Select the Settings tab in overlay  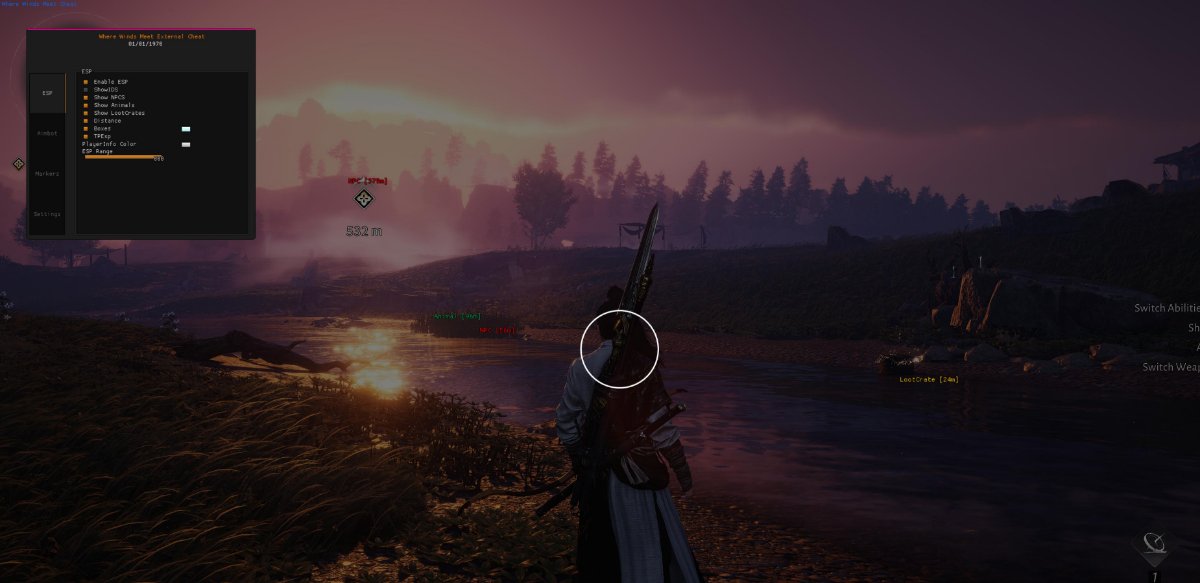[x=47, y=214]
